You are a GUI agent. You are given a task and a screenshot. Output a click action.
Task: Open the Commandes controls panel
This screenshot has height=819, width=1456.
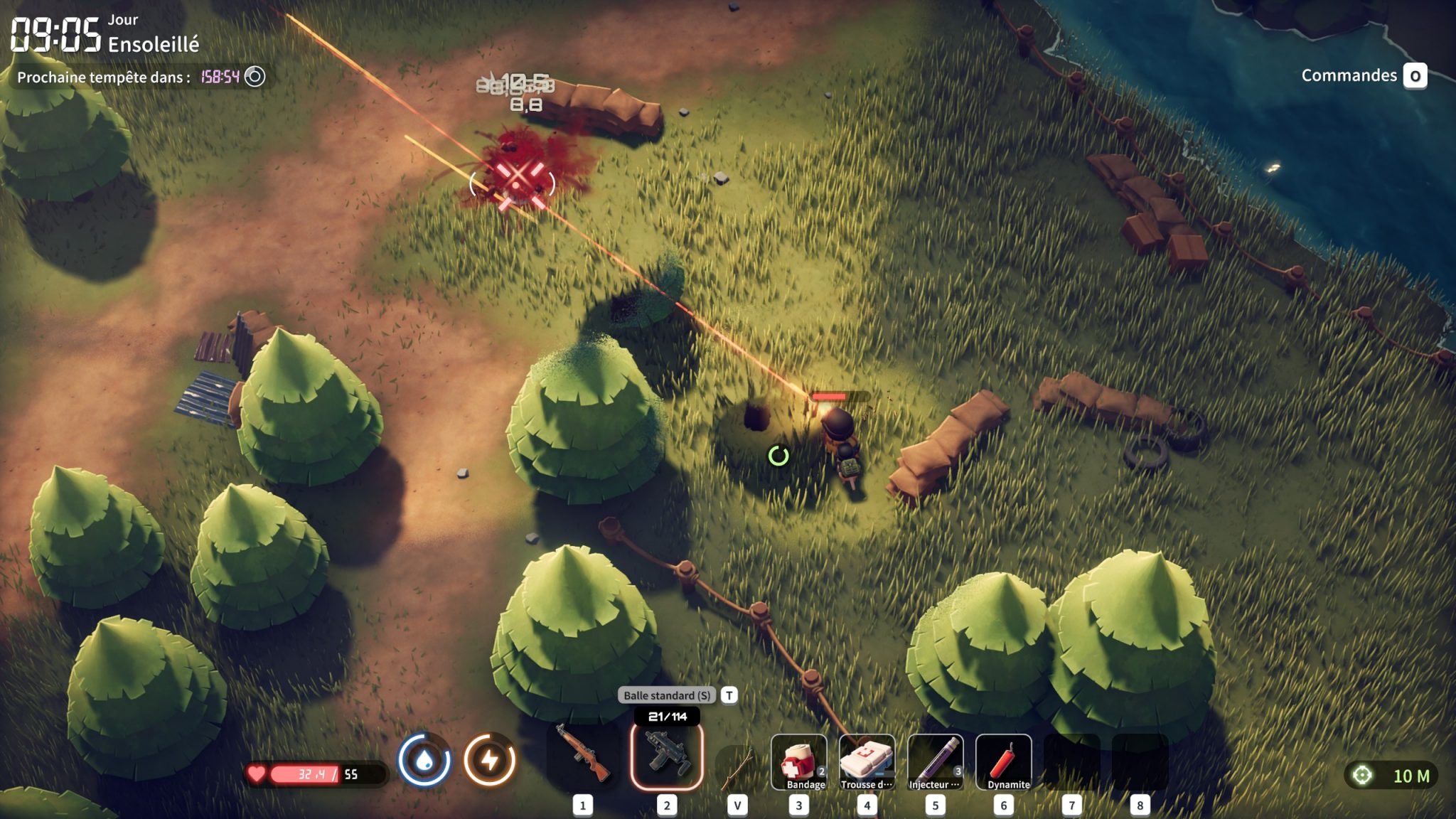tap(1363, 75)
